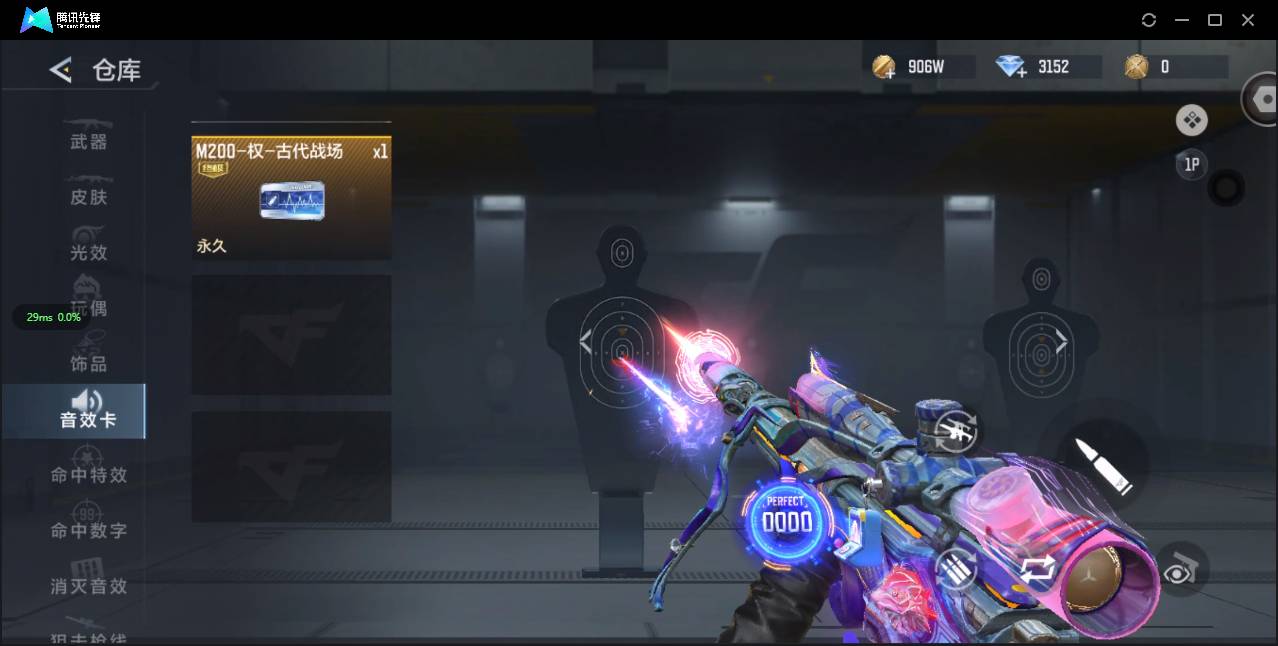Choose the 消灭音效 kill sound tab
Image resolution: width=1278 pixels, height=646 pixels.
88,585
